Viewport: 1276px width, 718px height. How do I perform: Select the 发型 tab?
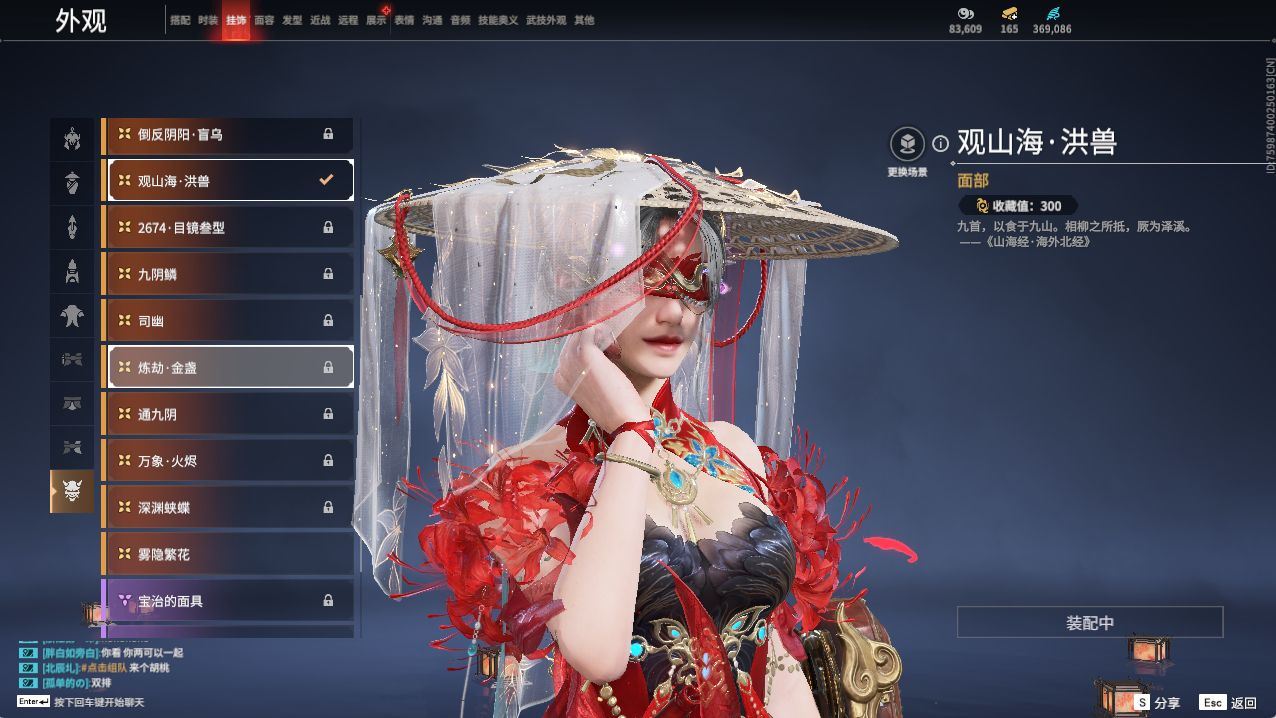[292, 20]
